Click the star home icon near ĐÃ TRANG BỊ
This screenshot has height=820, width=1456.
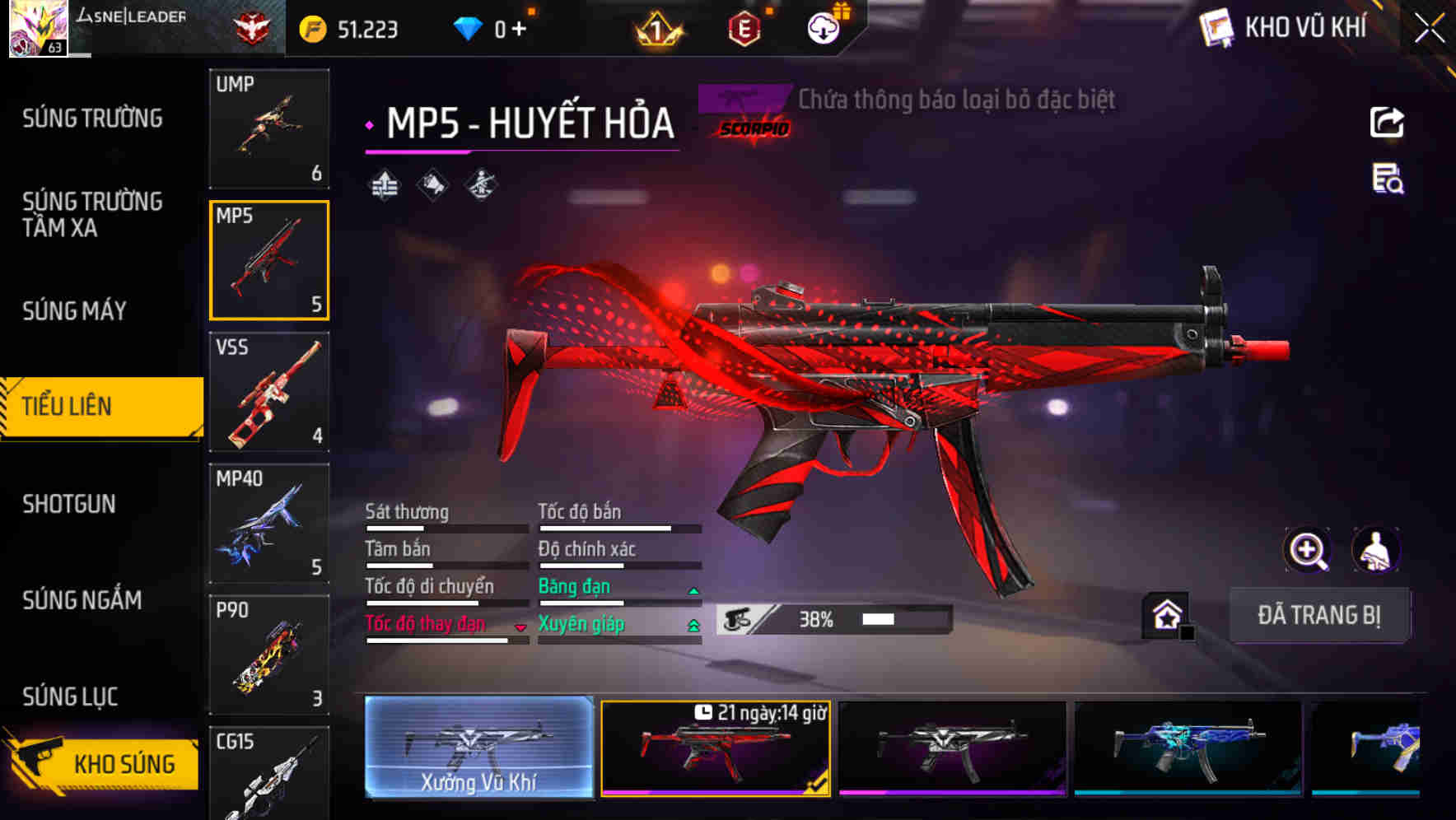pos(1165,613)
